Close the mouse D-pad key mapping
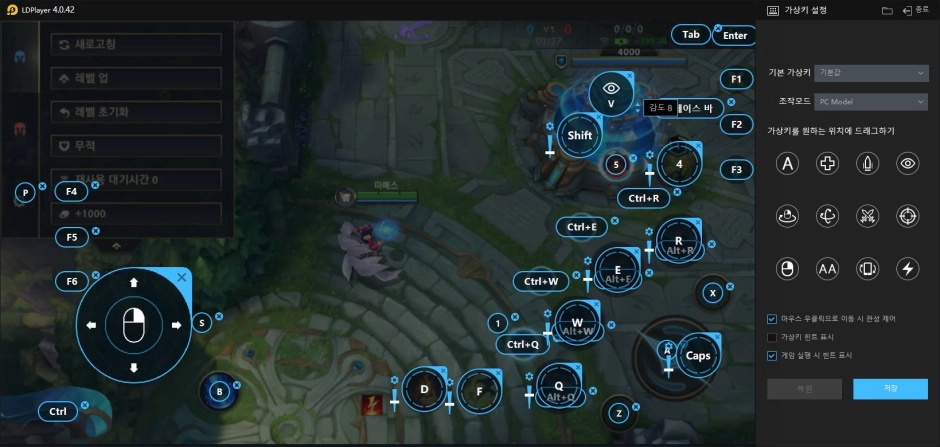Viewport: 940px width, 447px height. click(x=181, y=277)
